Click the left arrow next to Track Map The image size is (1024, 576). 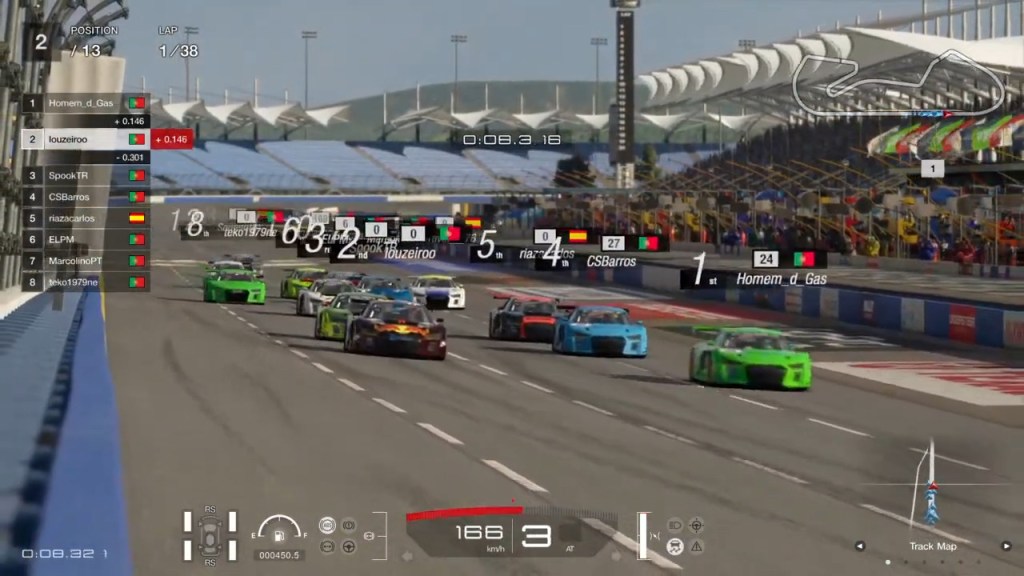click(x=859, y=546)
